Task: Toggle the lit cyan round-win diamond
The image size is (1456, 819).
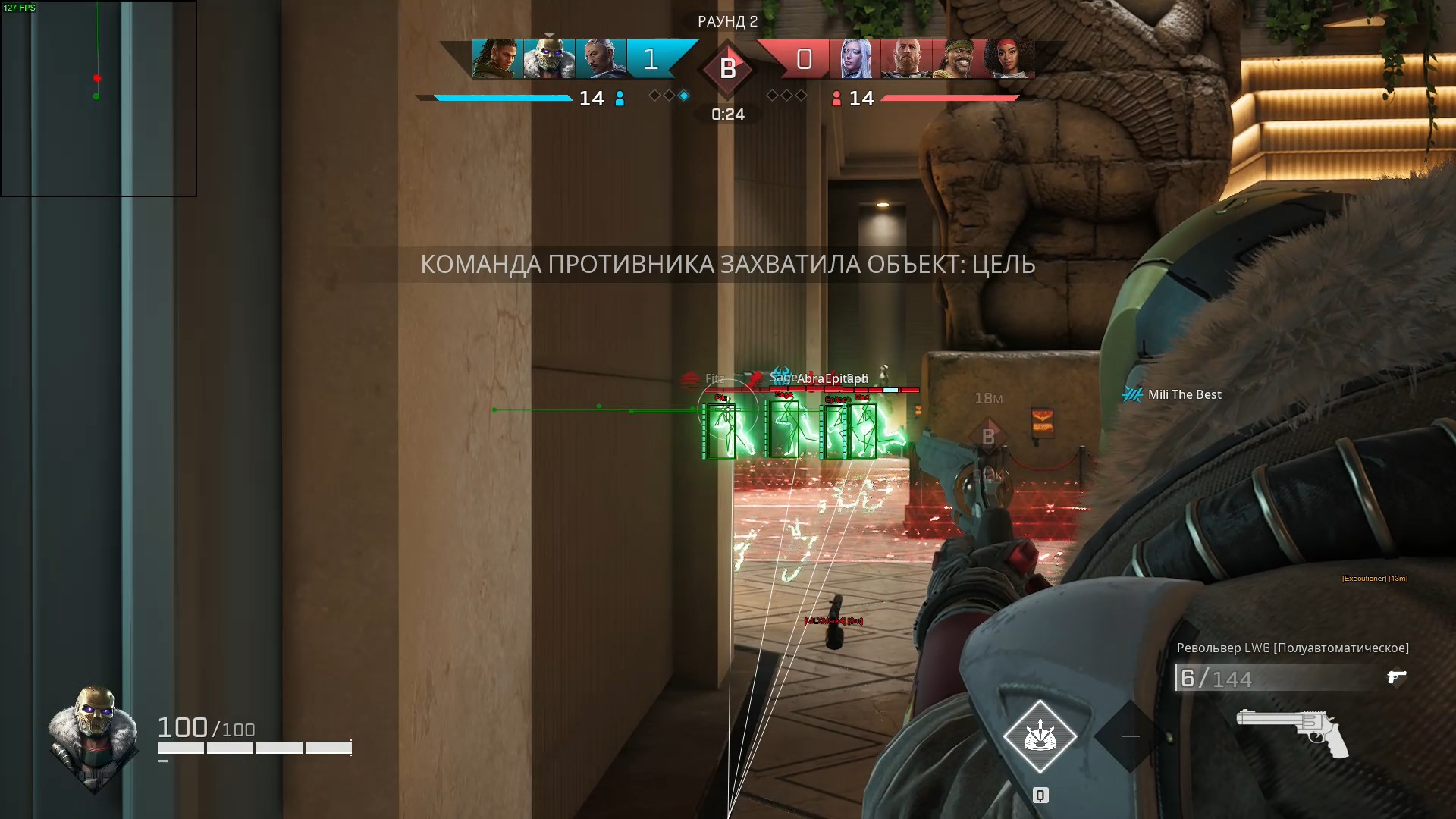Action: (x=685, y=96)
